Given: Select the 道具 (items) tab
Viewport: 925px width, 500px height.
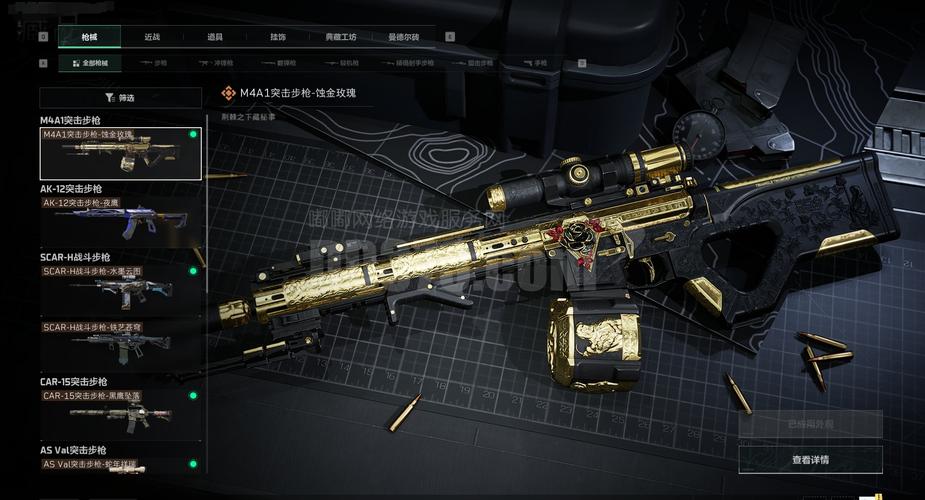Looking at the screenshot, I should tap(215, 37).
